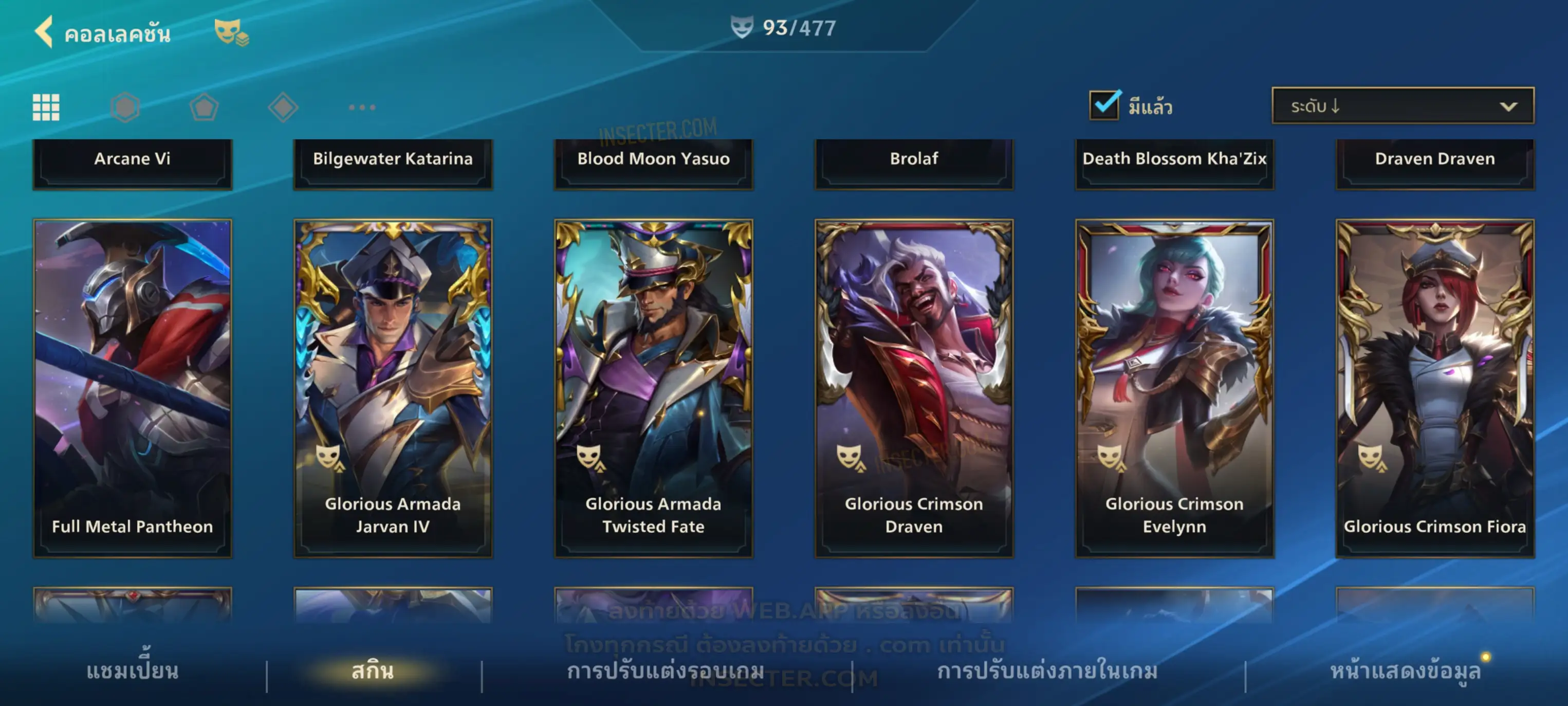Open the sort order dropdown
1568x706 pixels.
coord(1403,106)
